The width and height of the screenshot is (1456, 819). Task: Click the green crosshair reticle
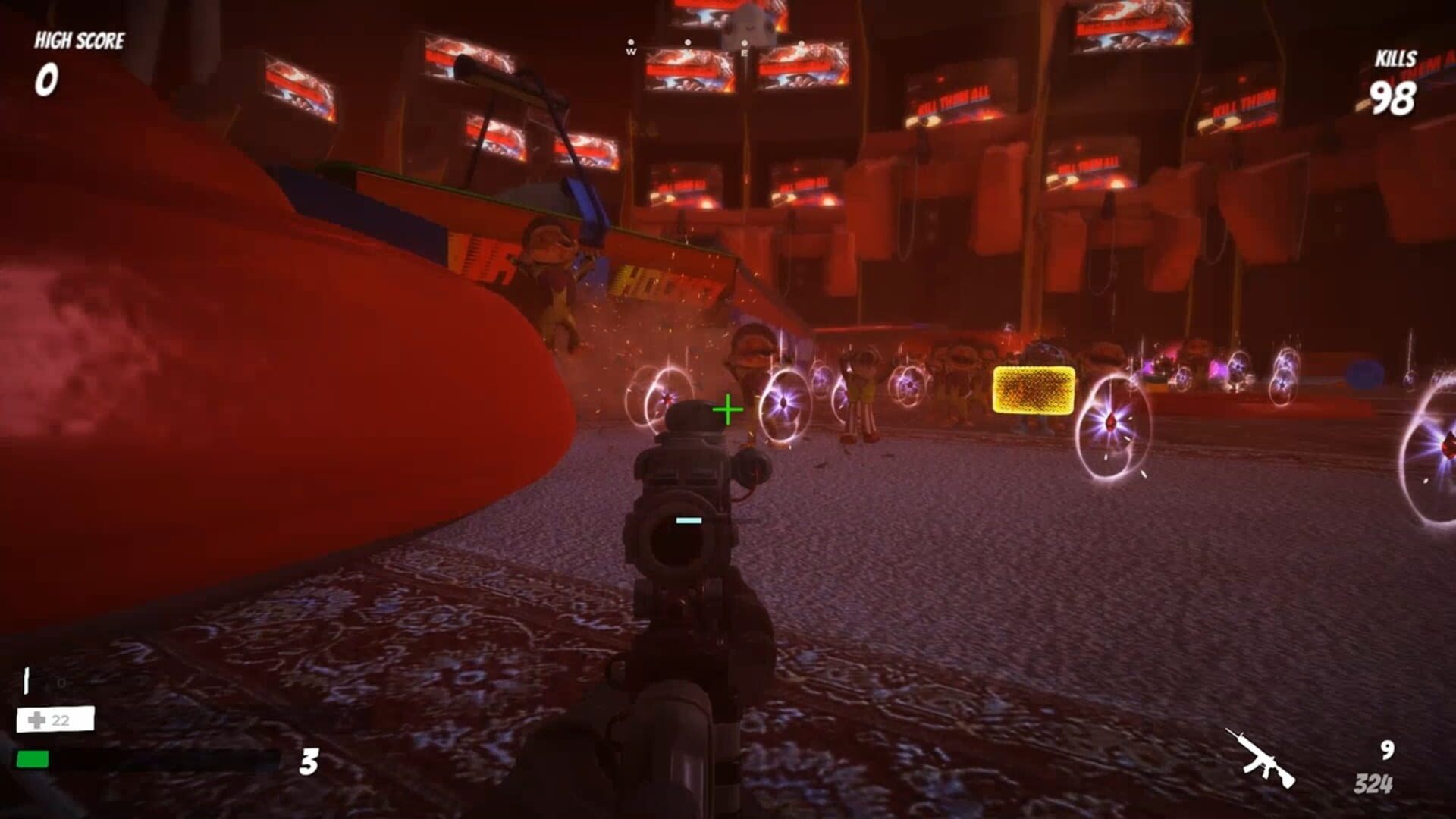pyautogui.click(x=726, y=410)
